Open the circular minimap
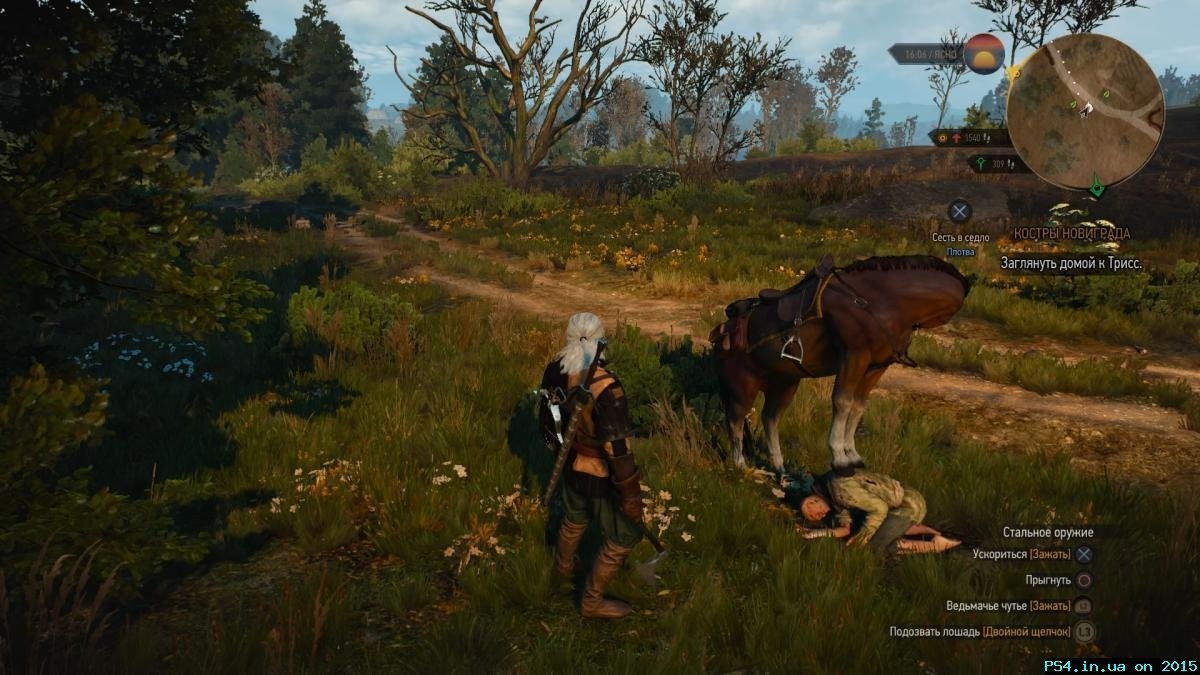The image size is (1200, 675). 1084,111
